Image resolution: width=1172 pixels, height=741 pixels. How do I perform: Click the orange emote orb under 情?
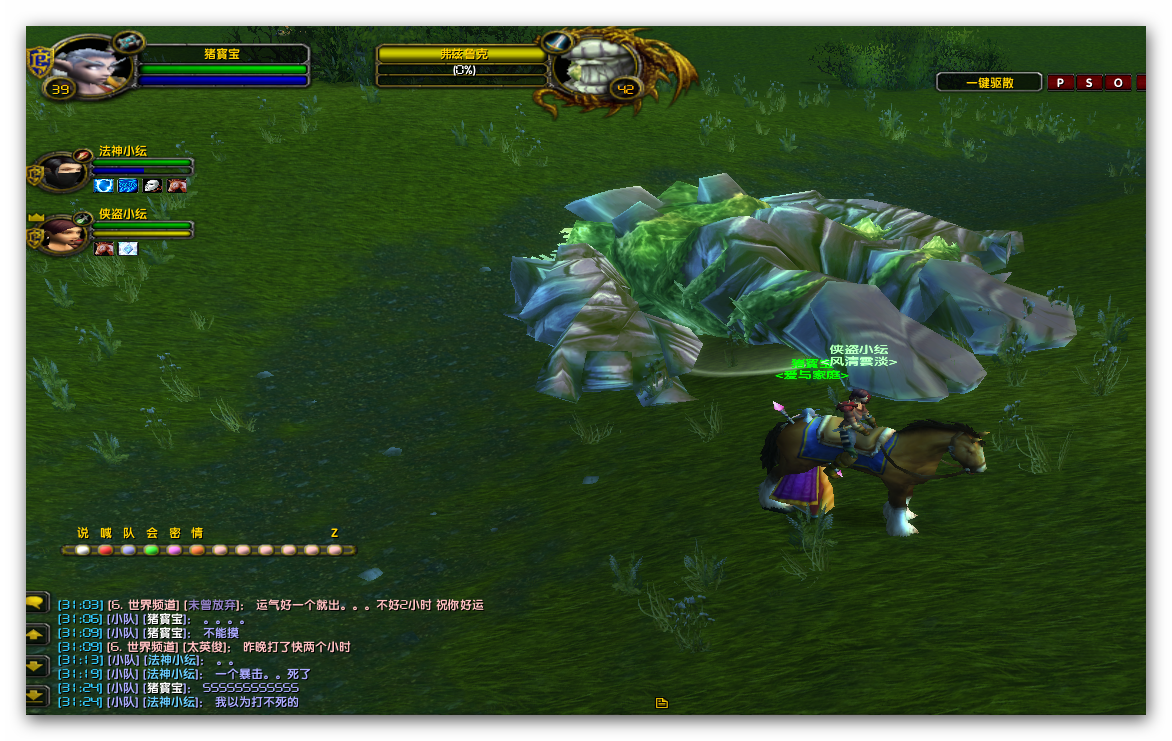pos(197,550)
